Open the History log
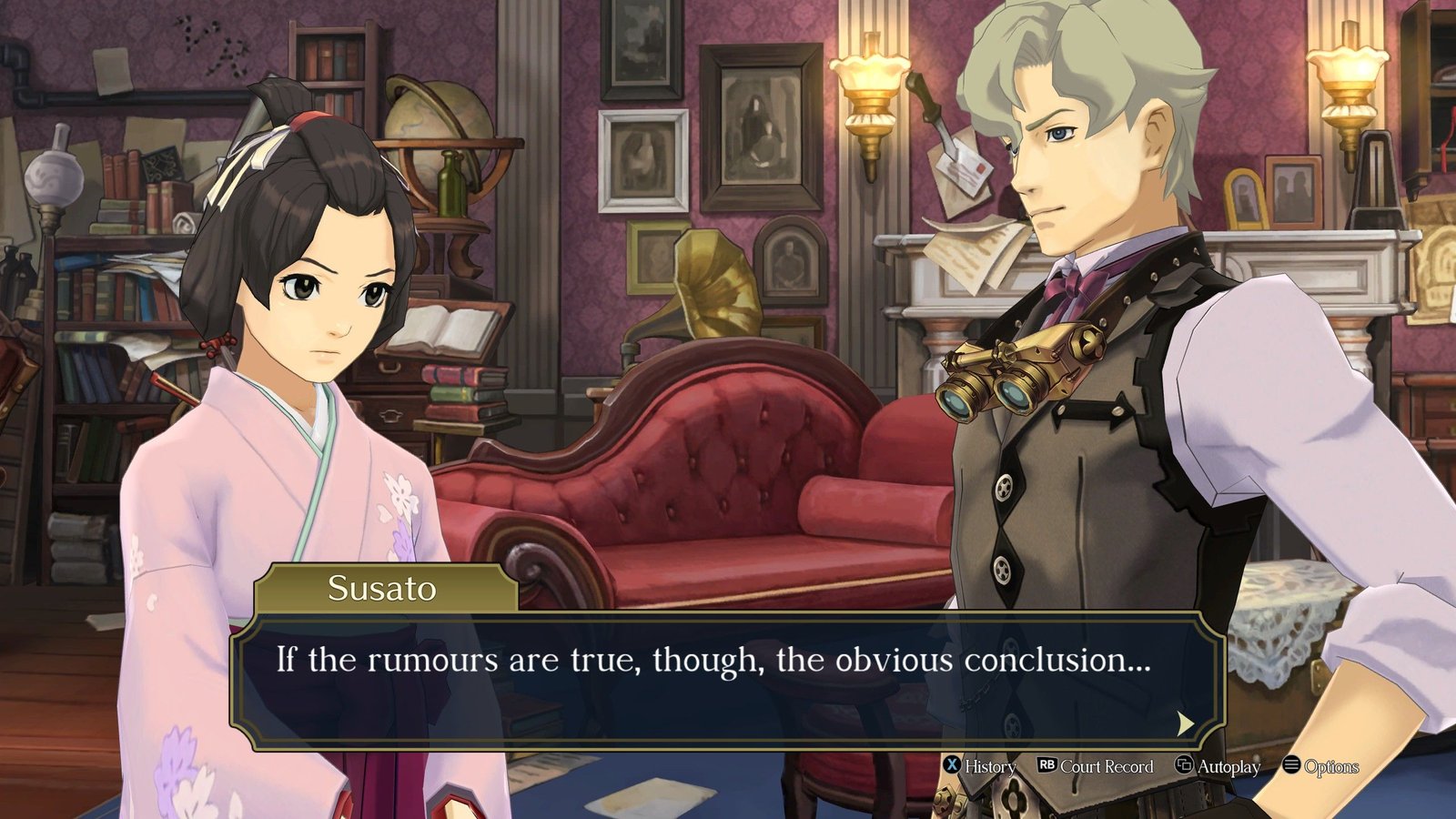This screenshot has height=819, width=1456. [x=979, y=766]
